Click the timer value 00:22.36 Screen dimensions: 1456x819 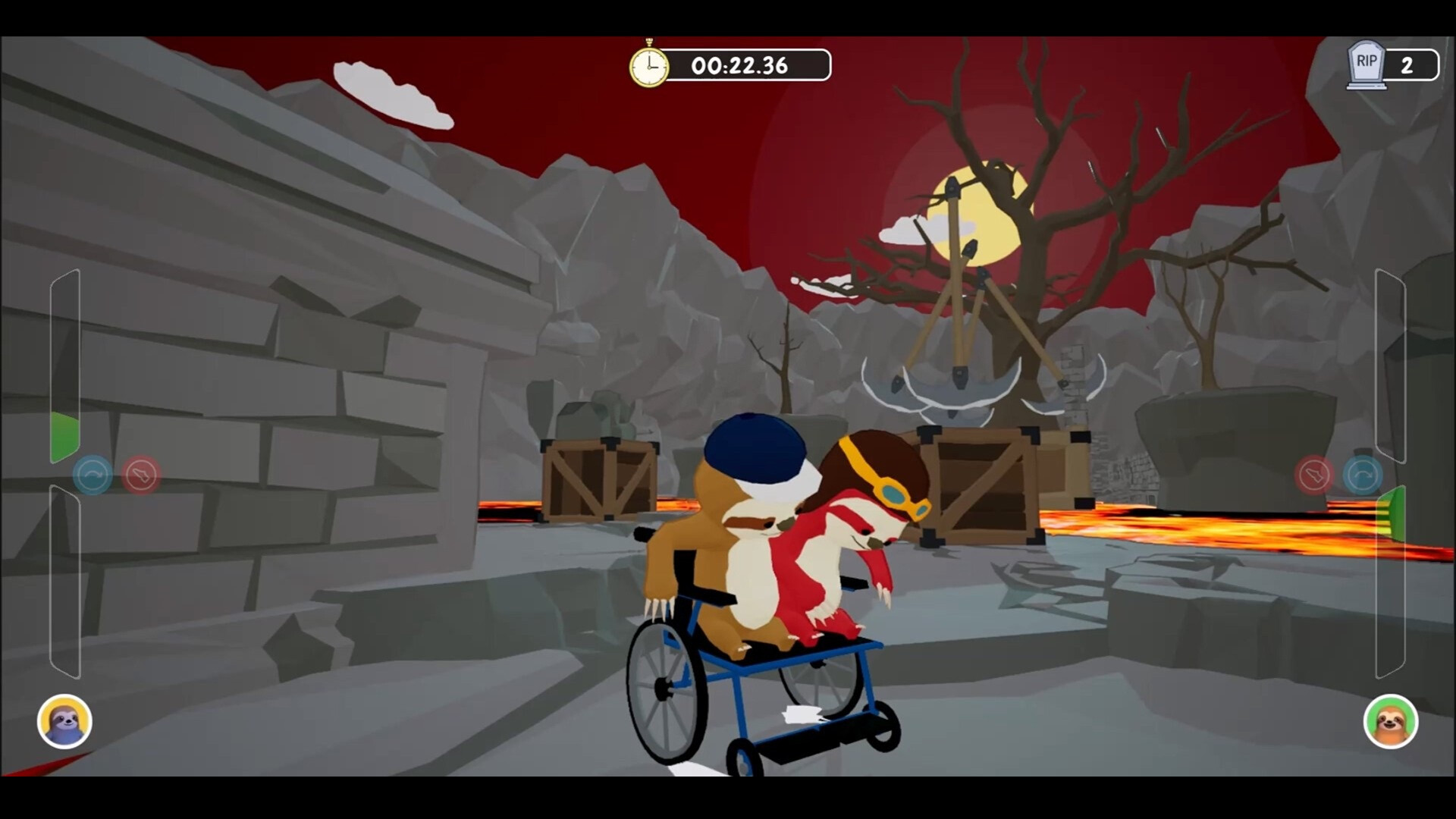(x=739, y=65)
